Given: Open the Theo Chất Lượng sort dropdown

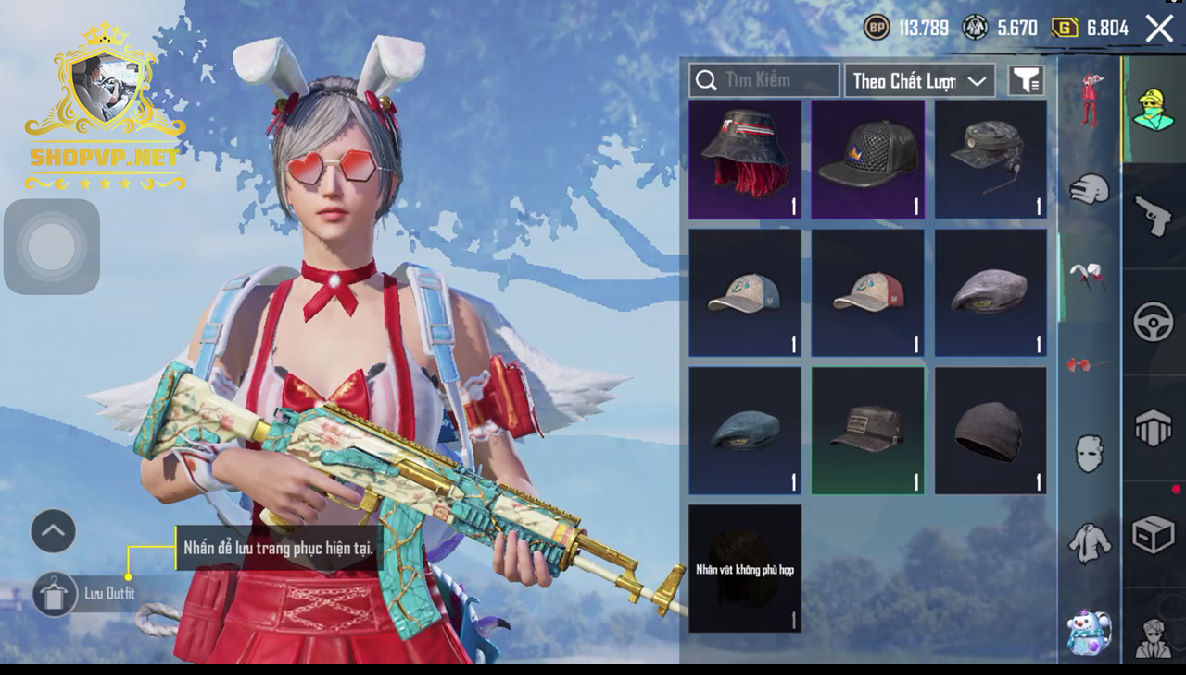Looking at the screenshot, I should click(x=919, y=81).
